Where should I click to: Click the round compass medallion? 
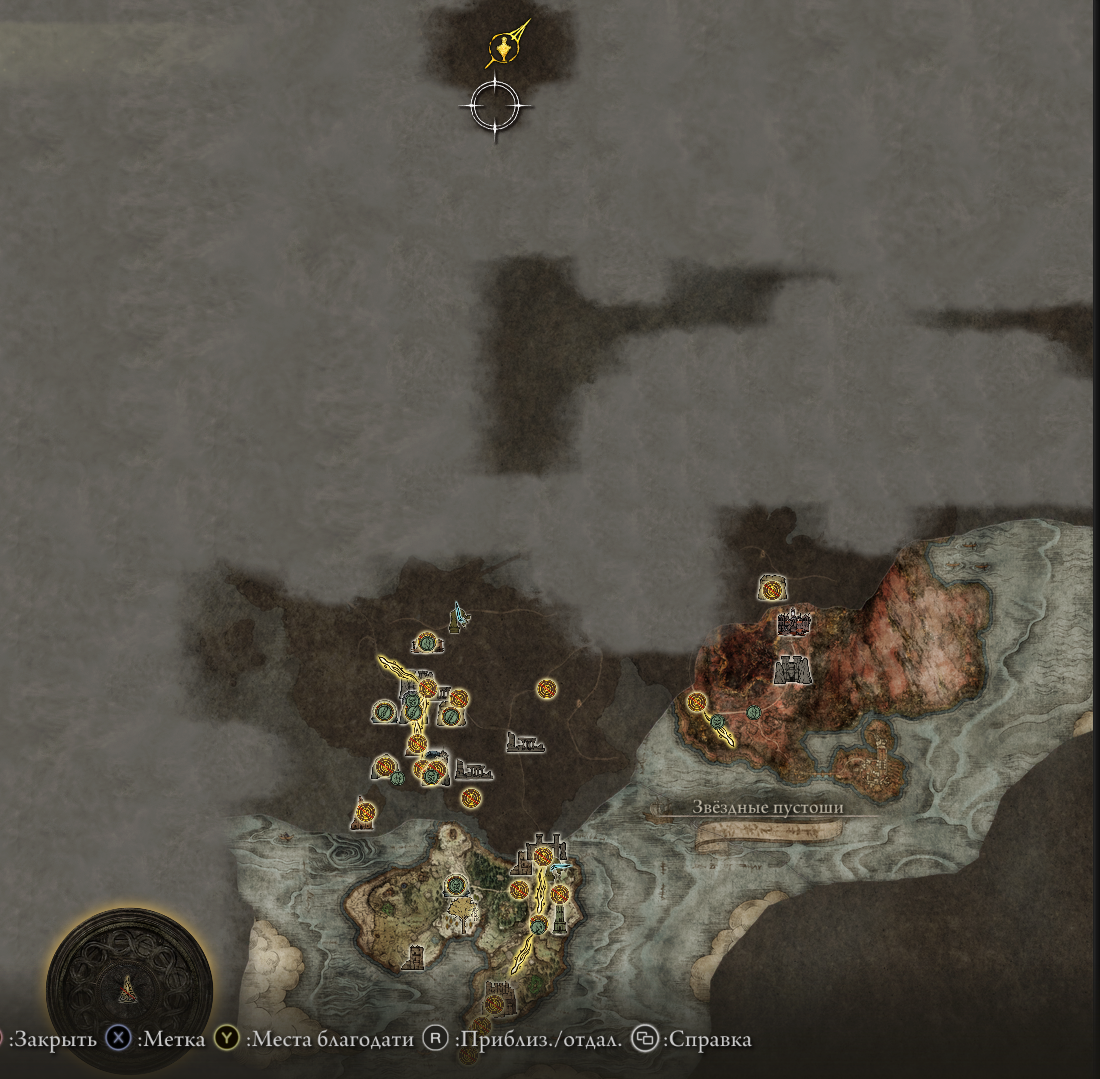click(129, 988)
